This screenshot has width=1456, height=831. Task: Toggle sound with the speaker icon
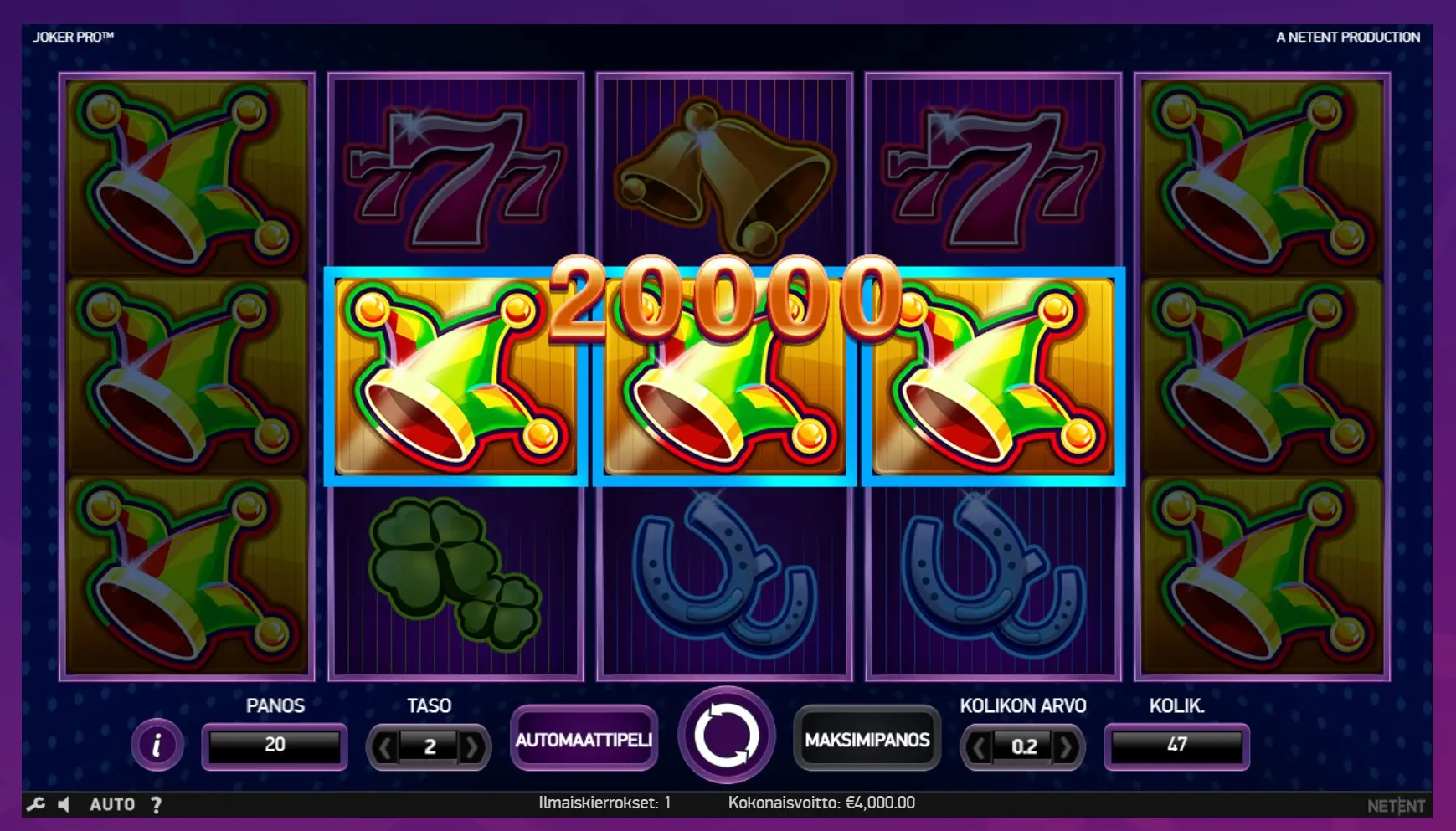(x=64, y=804)
